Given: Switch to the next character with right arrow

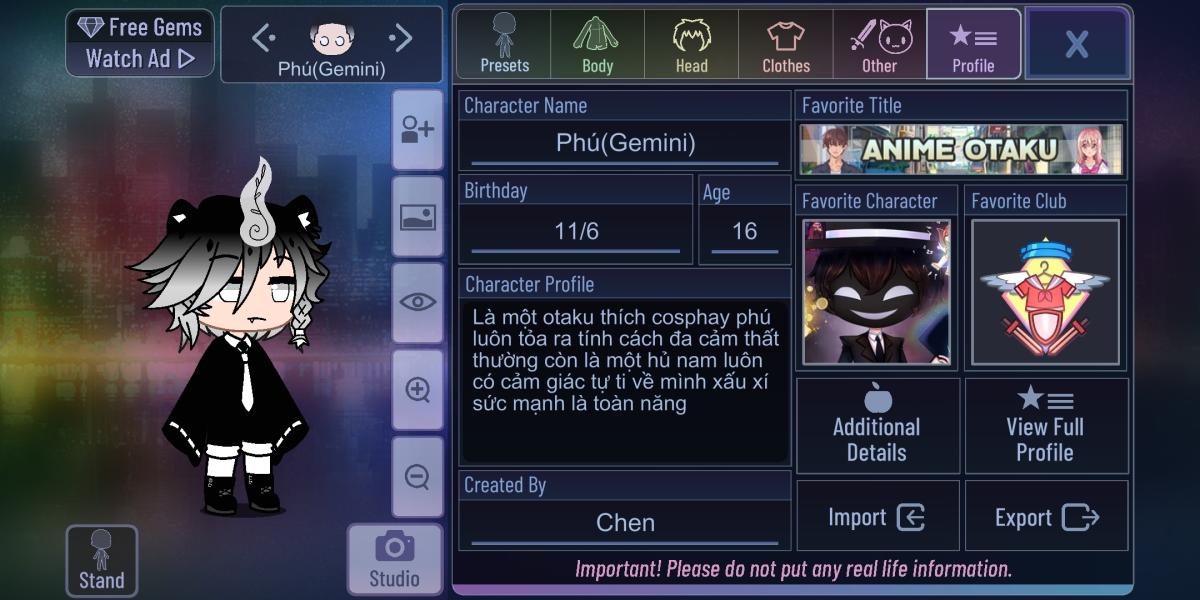Looking at the screenshot, I should (401, 39).
